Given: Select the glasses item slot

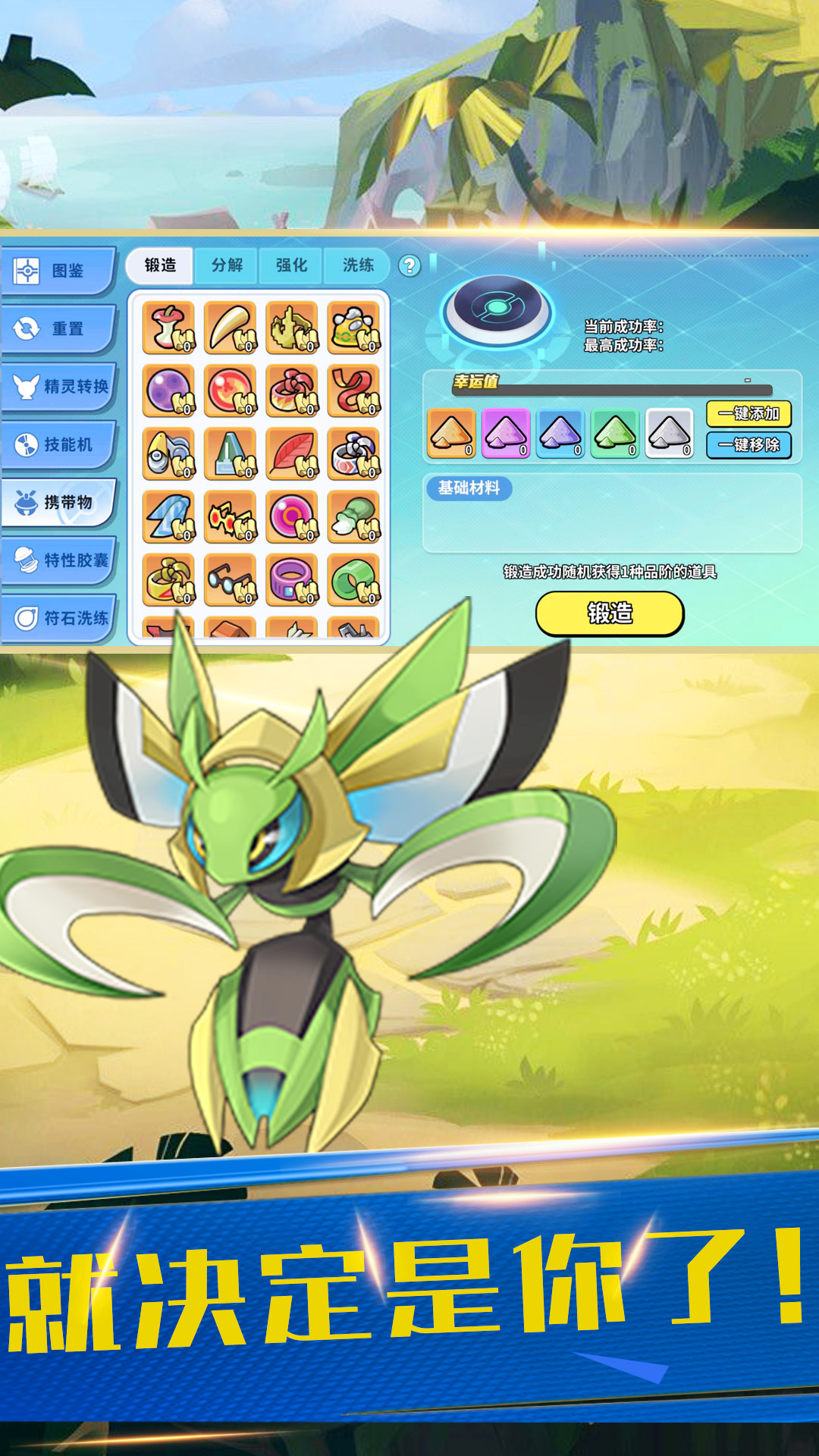Looking at the screenshot, I should (230, 581).
